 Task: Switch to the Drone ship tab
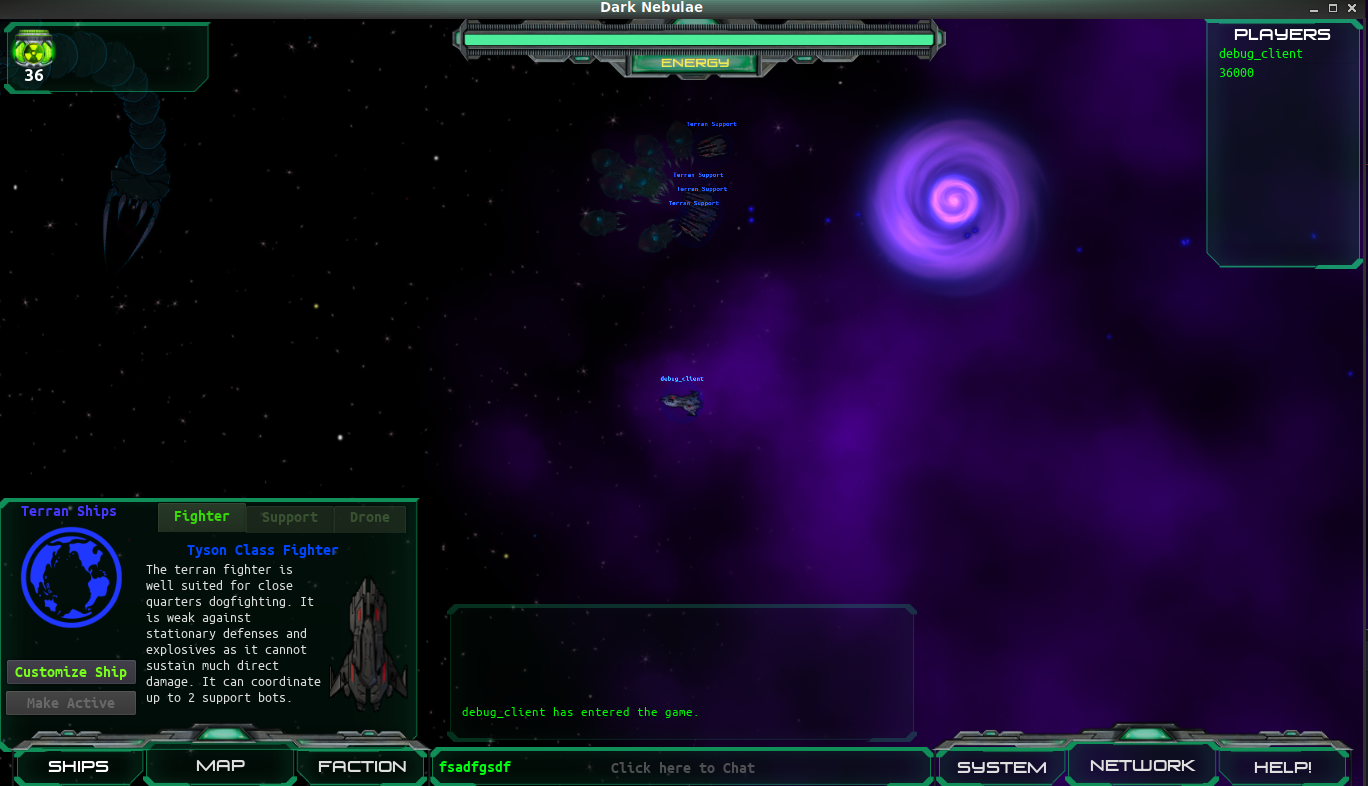pos(369,517)
